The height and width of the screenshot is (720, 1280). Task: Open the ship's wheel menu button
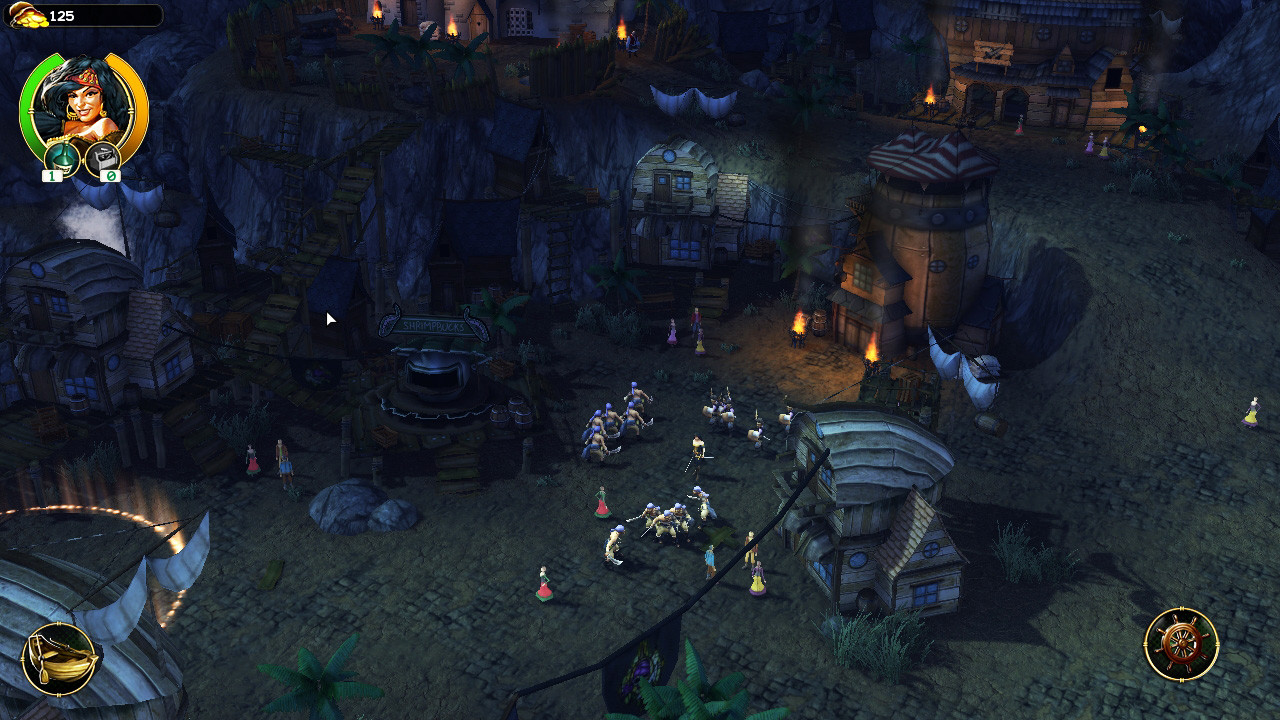tap(1181, 645)
